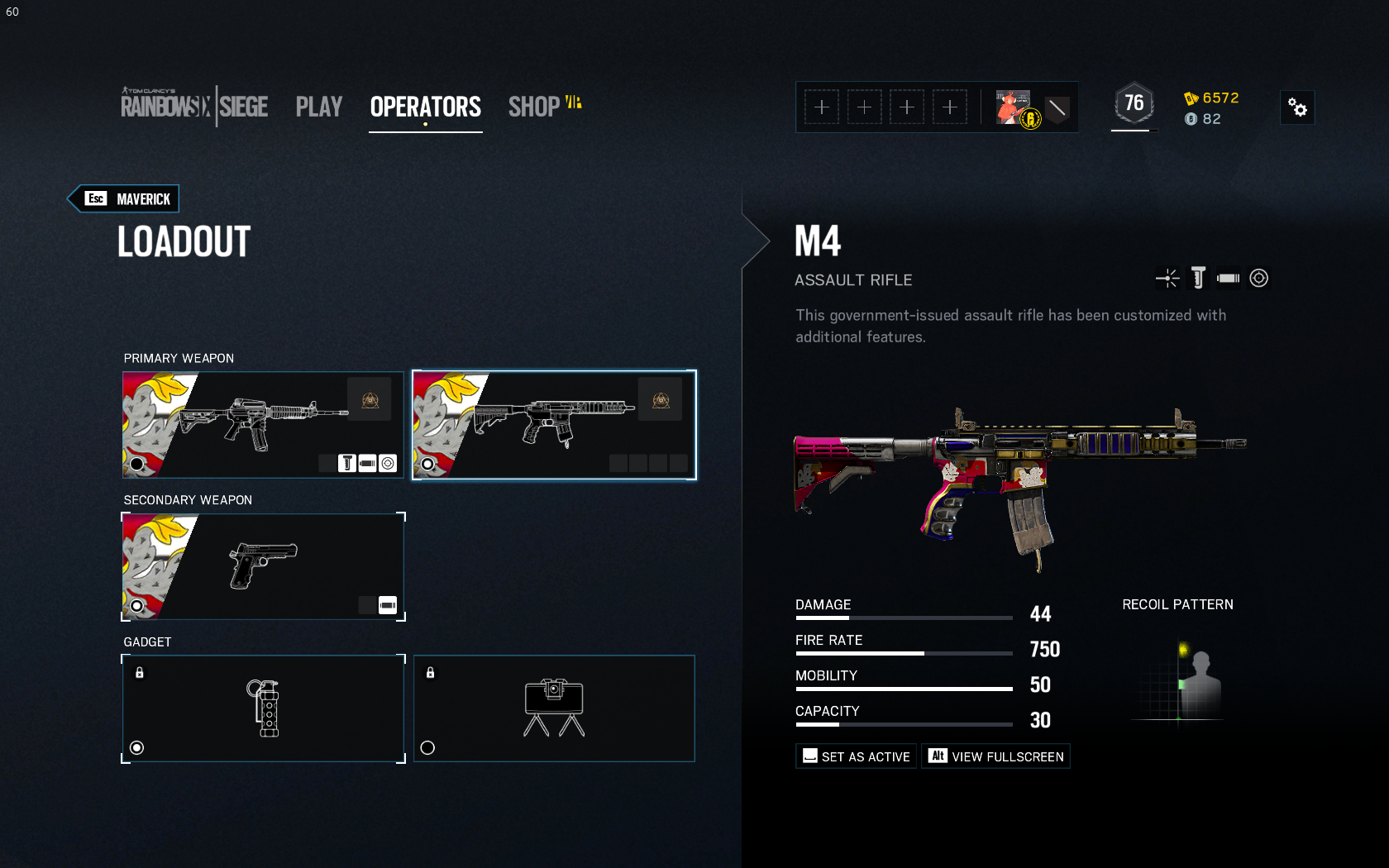The width and height of the screenshot is (1389, 868).
Task: Expand the Esc Maverick back chevron
Action: tap(122, 198)
